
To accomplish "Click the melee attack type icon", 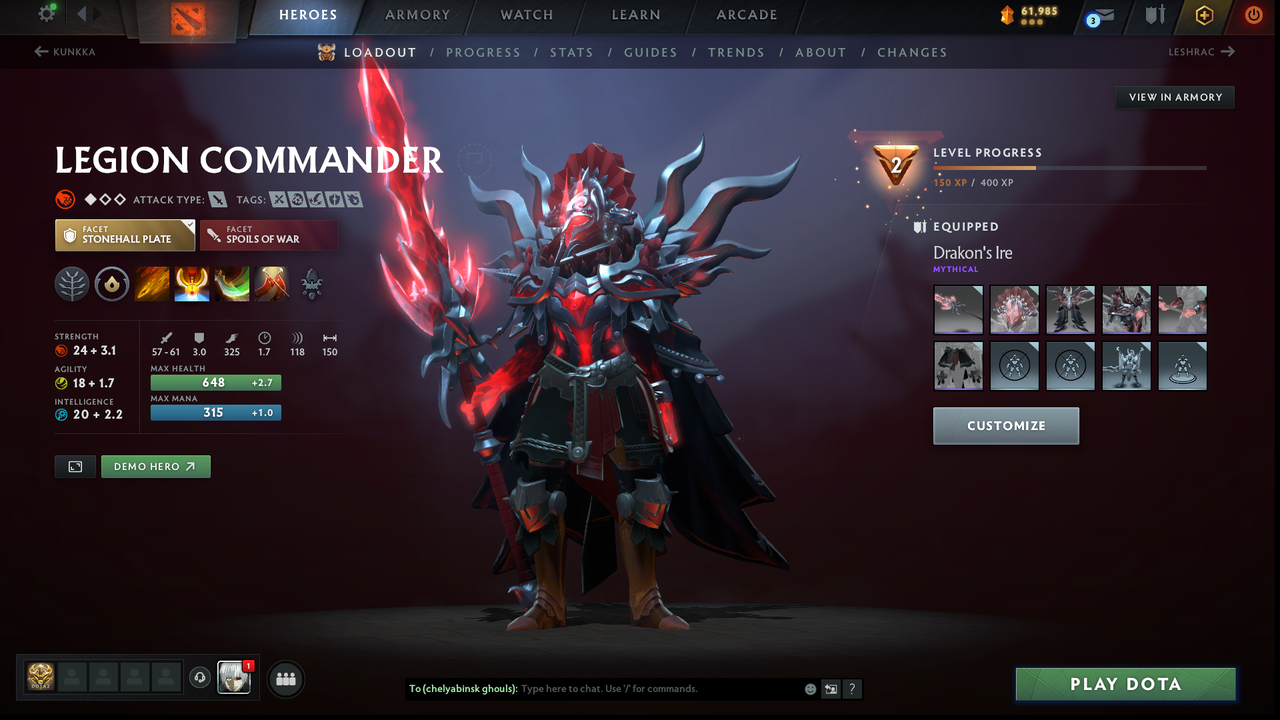I will pyautogui.click(x=218, y=199).
